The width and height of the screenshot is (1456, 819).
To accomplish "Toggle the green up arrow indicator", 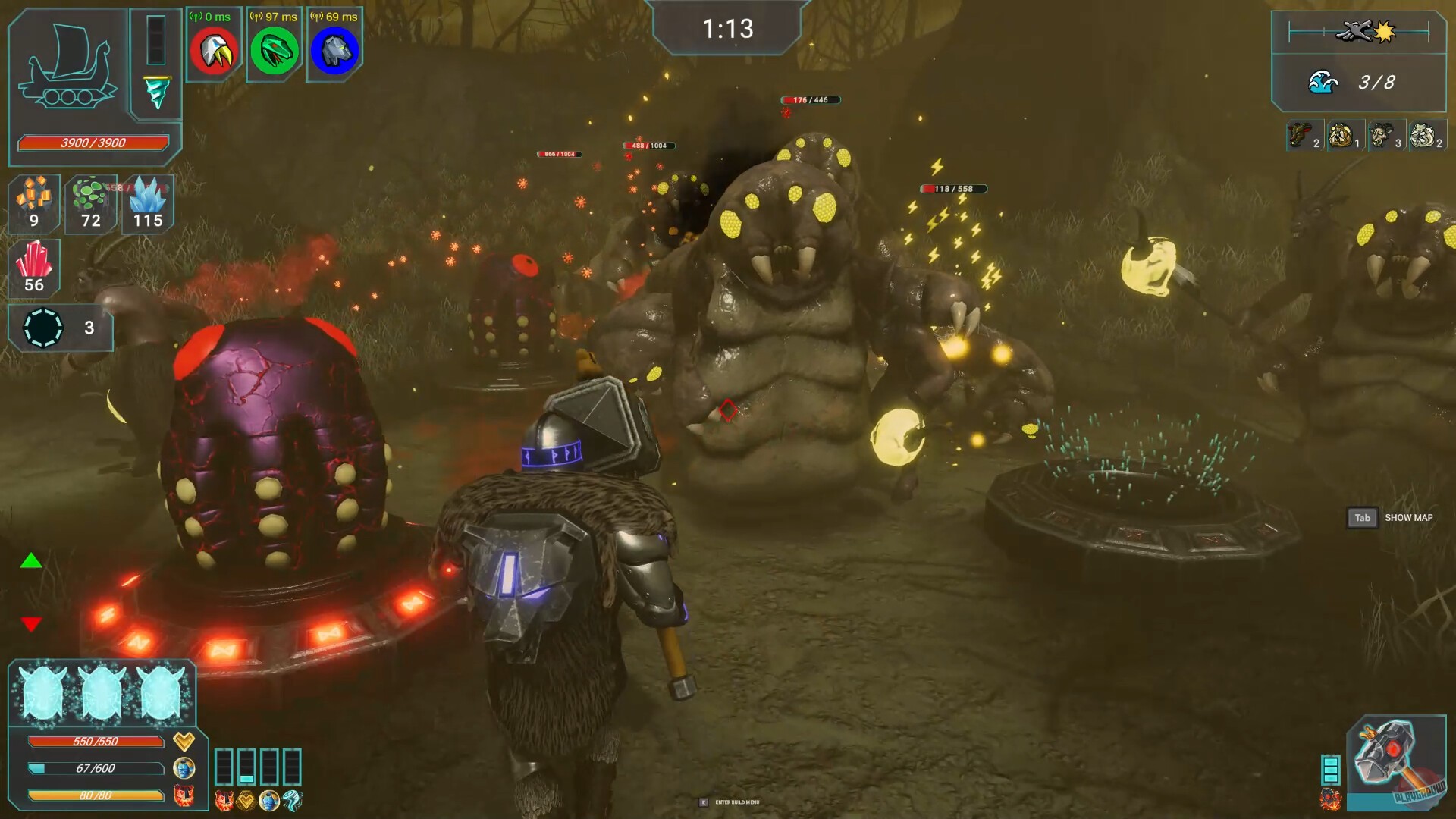I will (x=30, y=562).
